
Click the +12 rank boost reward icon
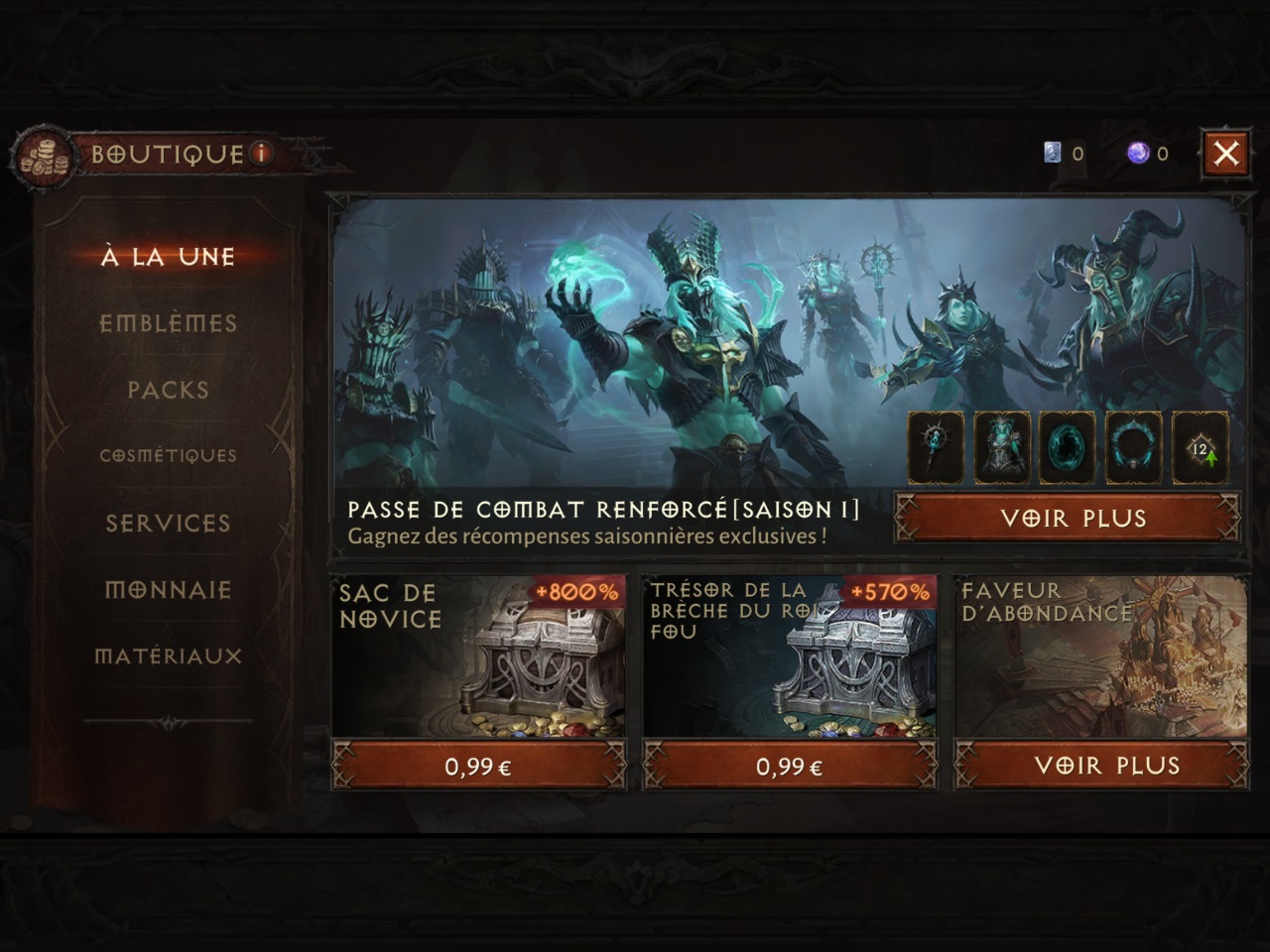[x=1200, y=447]
